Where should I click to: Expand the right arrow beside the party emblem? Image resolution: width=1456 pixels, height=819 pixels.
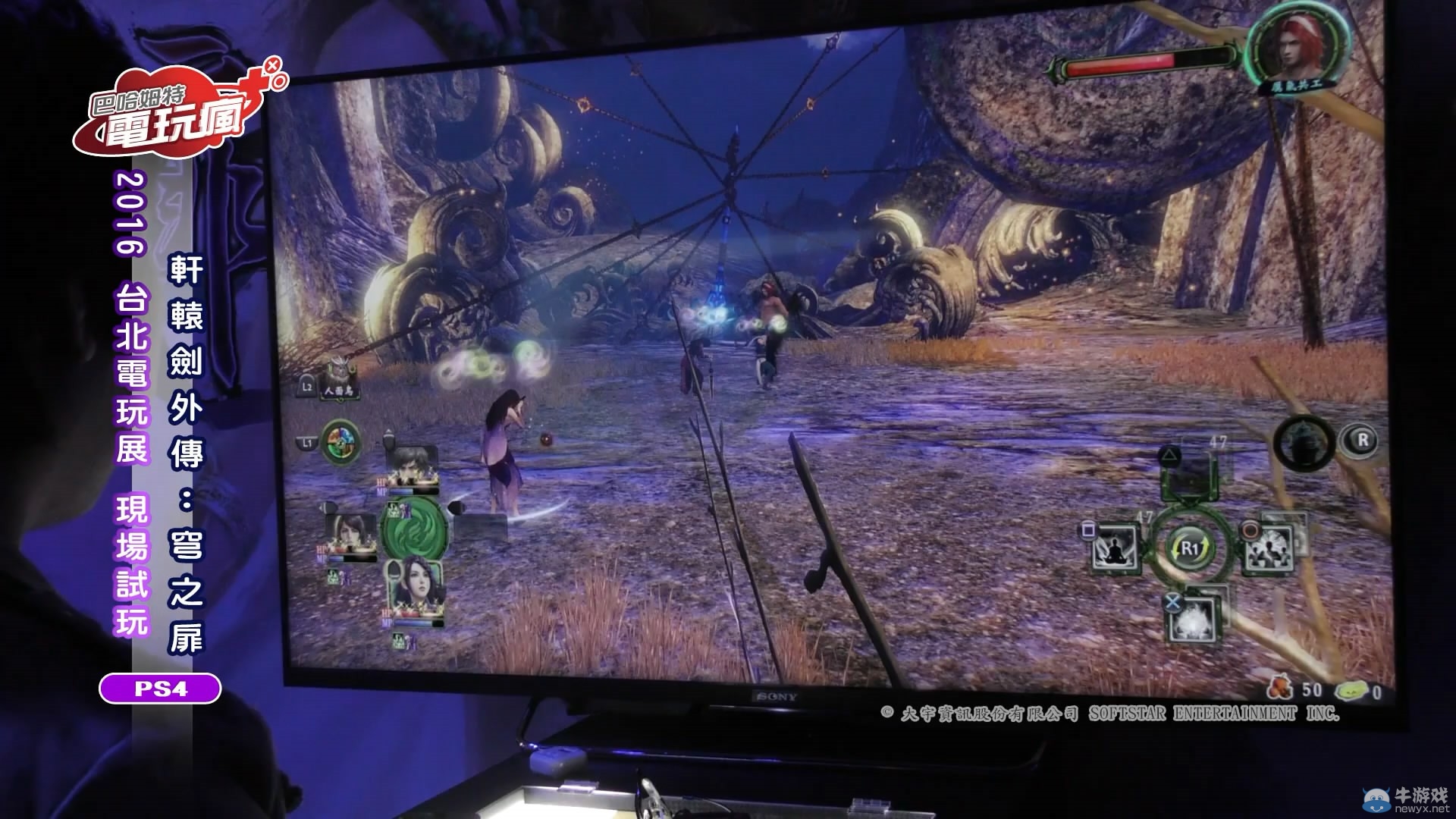457,506
